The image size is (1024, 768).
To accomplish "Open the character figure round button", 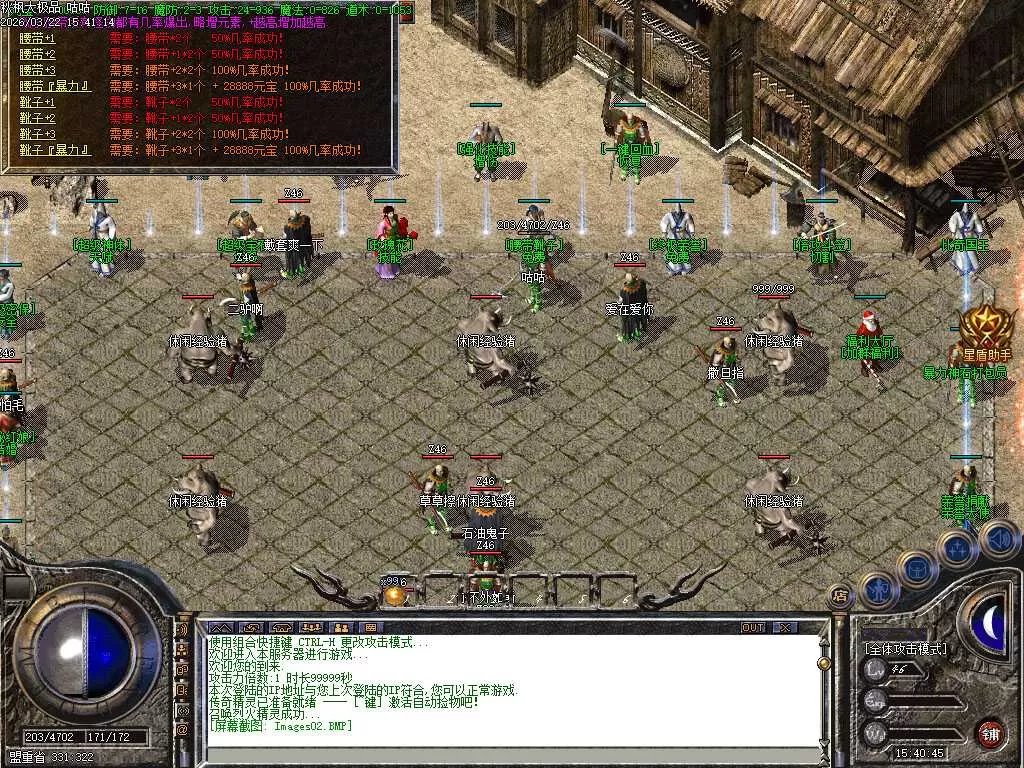I will click(876, 589).
